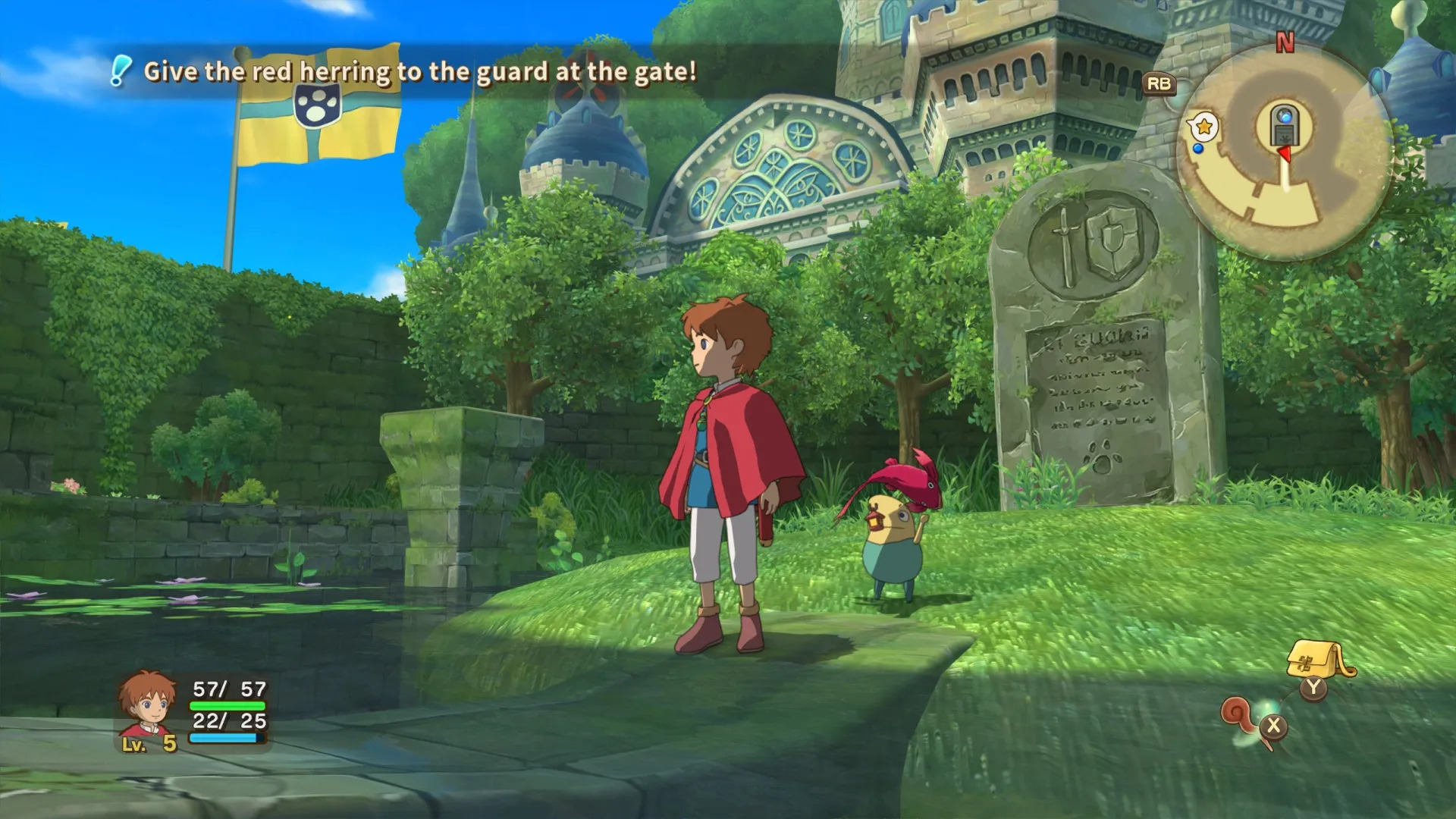The image size is (1456, 819).
Task: Activate the red spiral spell icon
Action: pyautogui.click(x=1238, y=715)
